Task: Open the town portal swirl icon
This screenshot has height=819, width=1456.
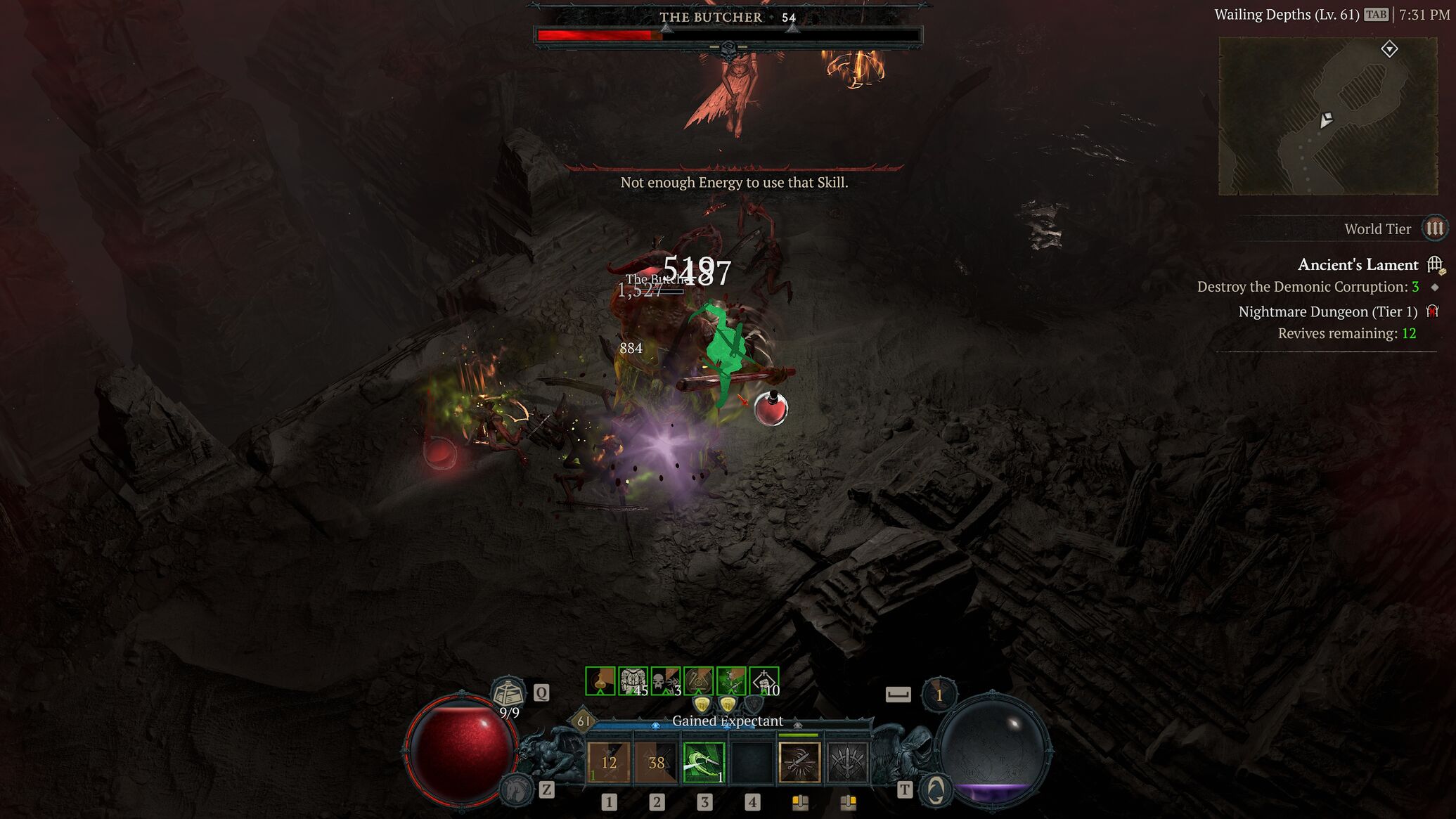Action: click(936, 791)
